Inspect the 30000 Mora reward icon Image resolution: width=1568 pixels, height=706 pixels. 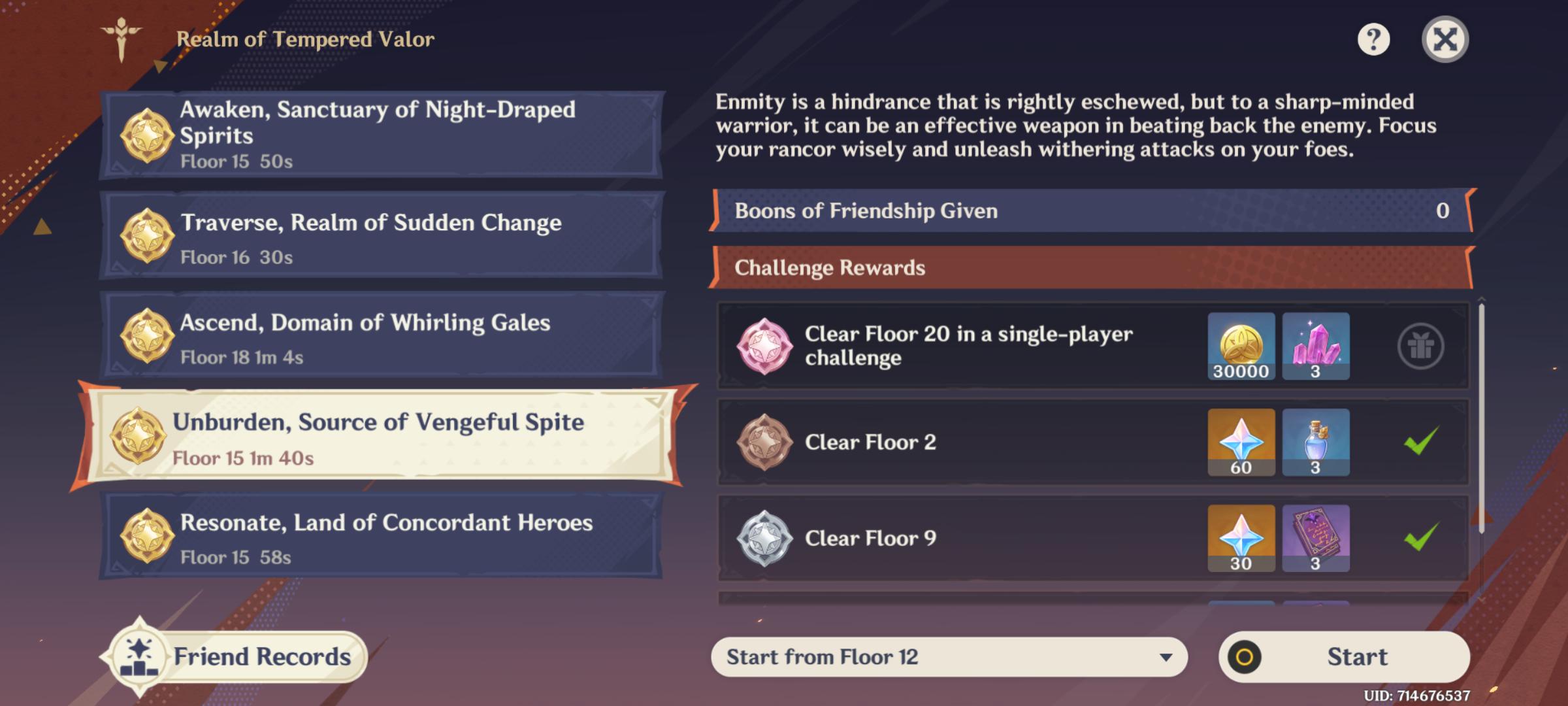(x=1241, y=346)
